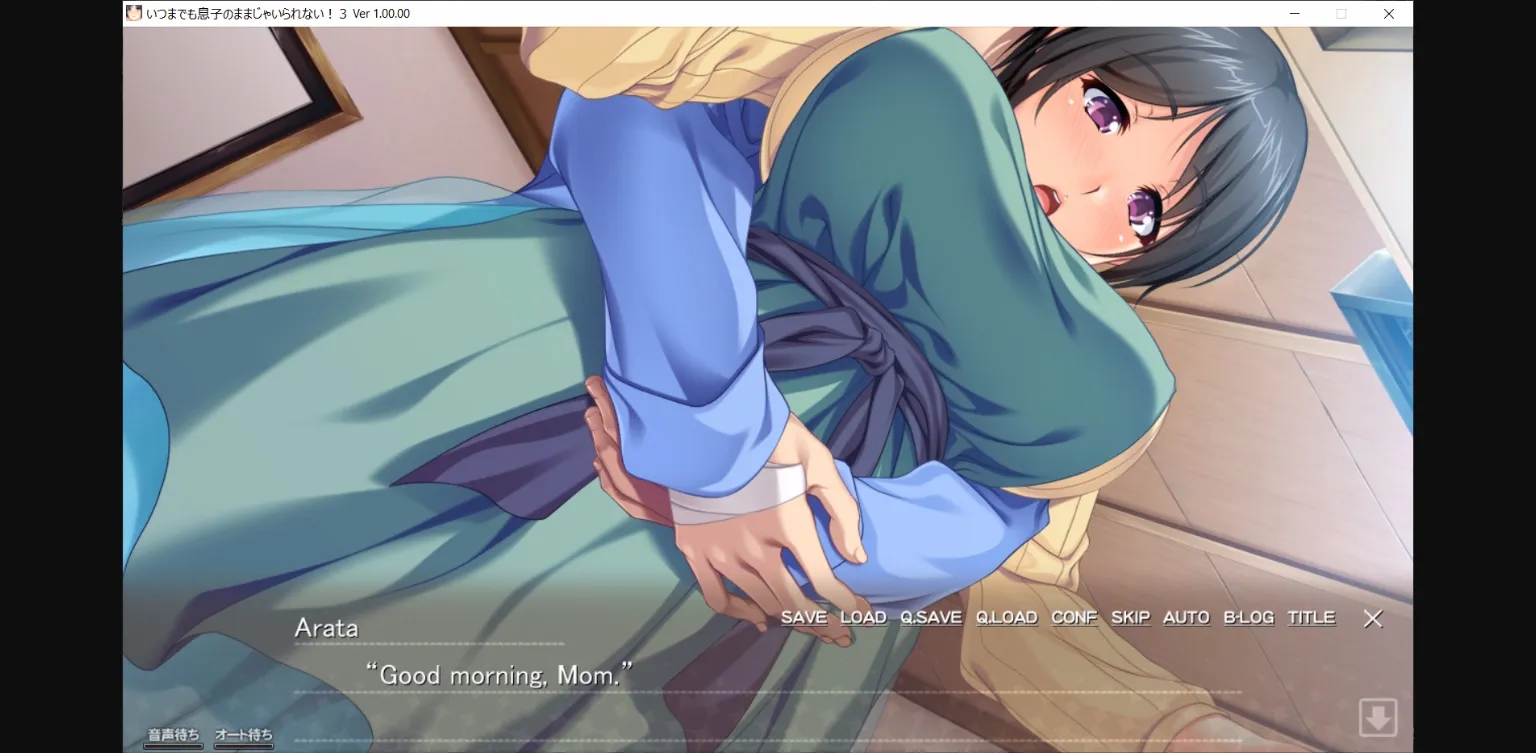Click the CG artwork to advance the story
This screenshot has height=753, width=1536.
(700, 300)
